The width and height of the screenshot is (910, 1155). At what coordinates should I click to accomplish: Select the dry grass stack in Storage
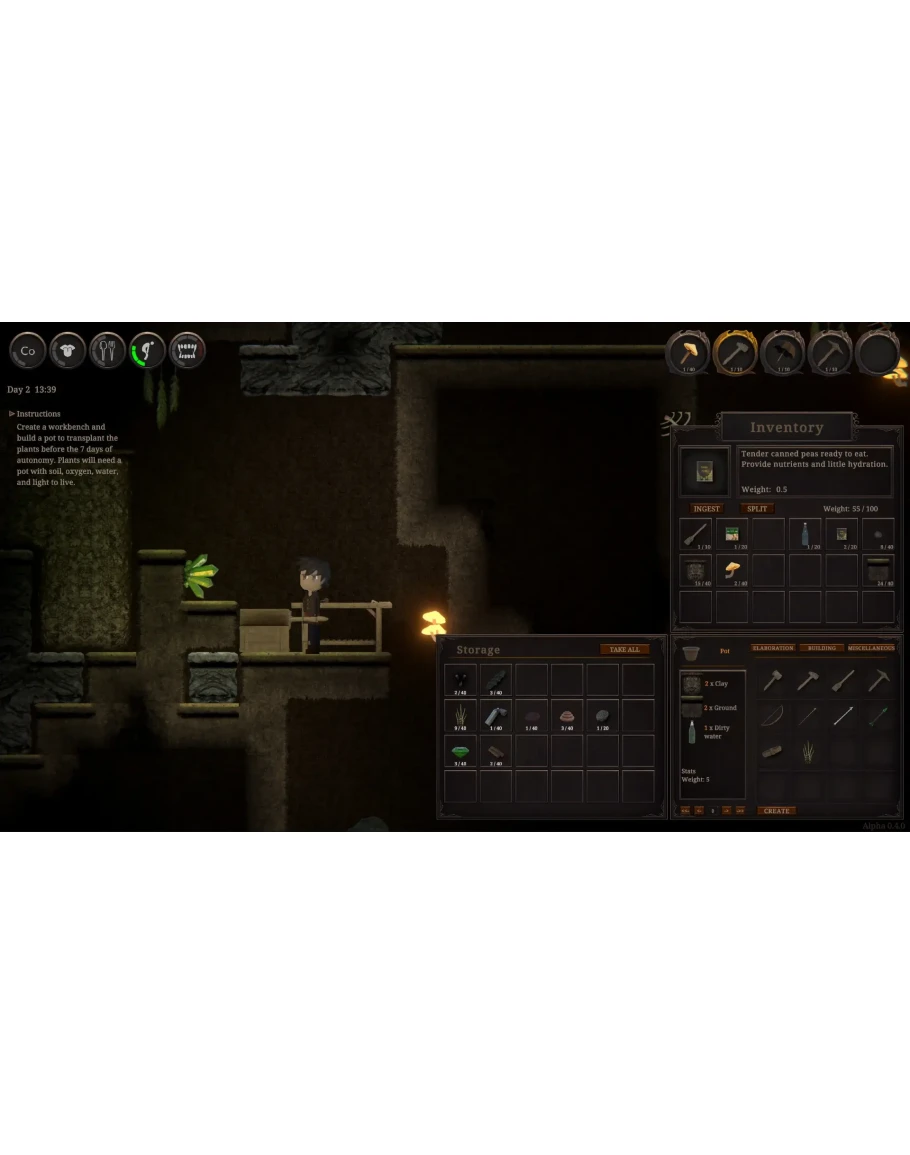460,715
